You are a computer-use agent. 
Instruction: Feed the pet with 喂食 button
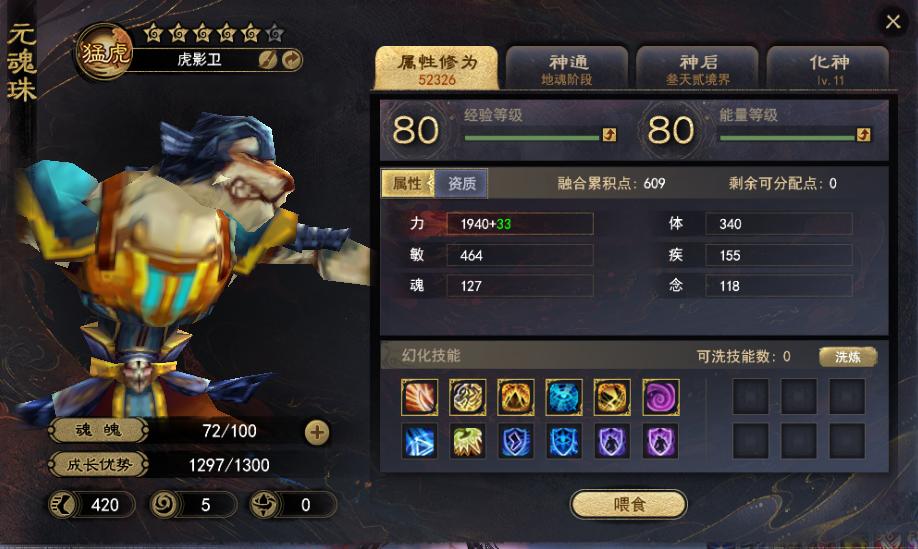(629, 504)
